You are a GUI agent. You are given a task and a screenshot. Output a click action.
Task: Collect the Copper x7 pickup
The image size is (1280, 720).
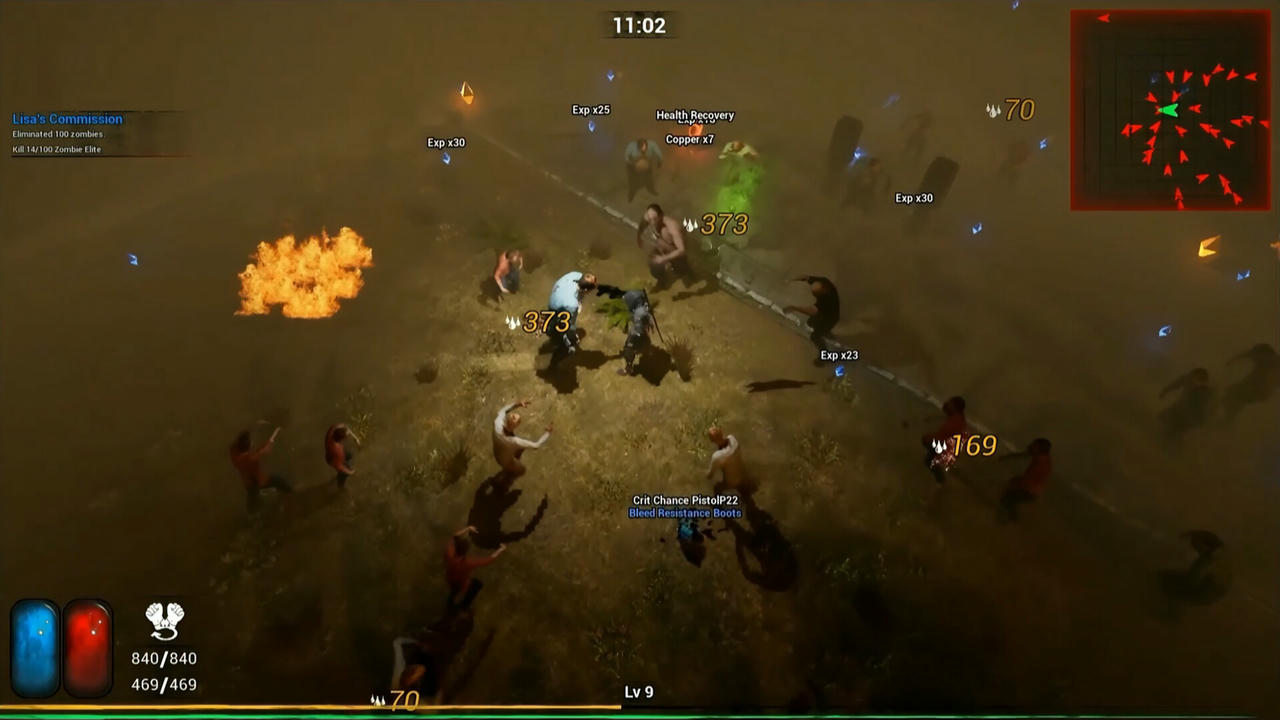[x=689, y=141]
